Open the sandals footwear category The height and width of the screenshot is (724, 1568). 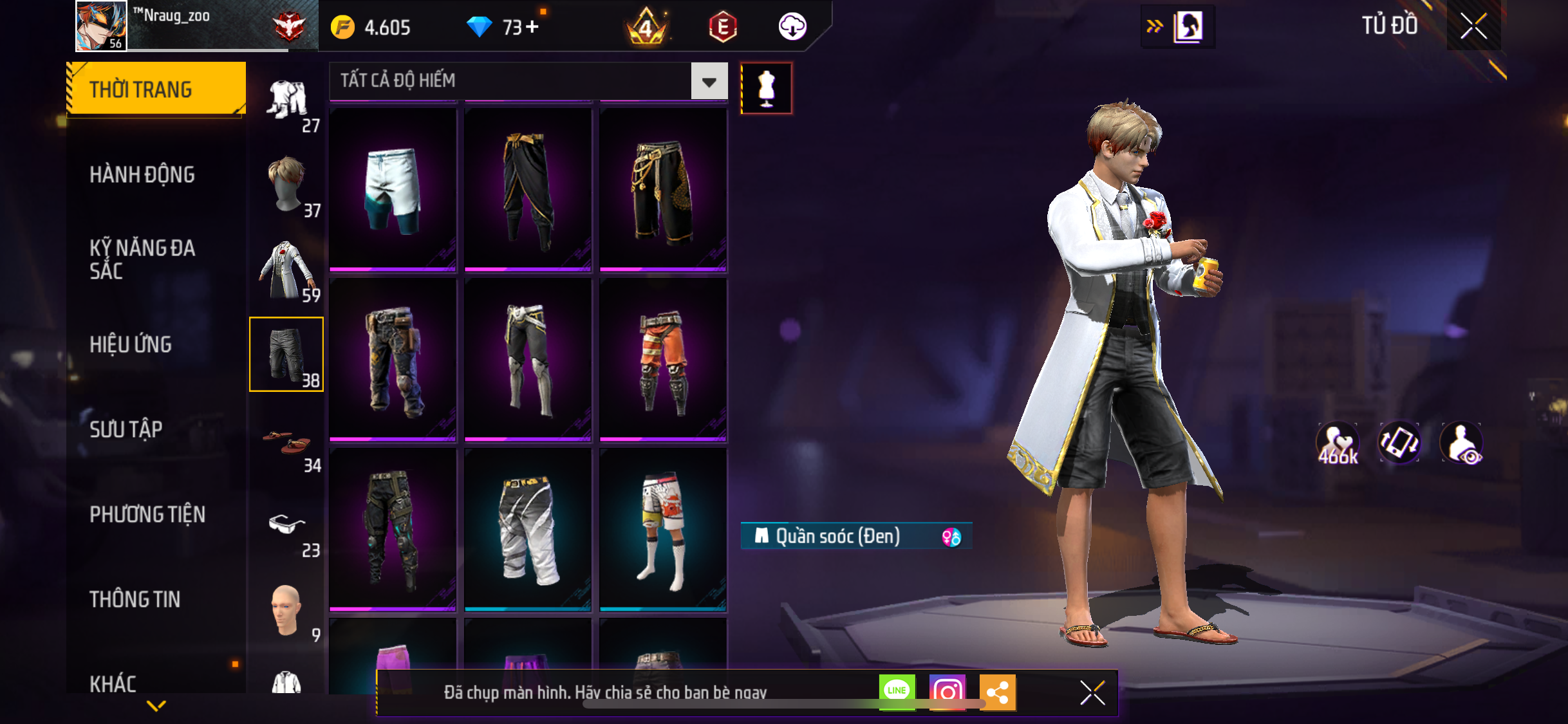(287, 443)
